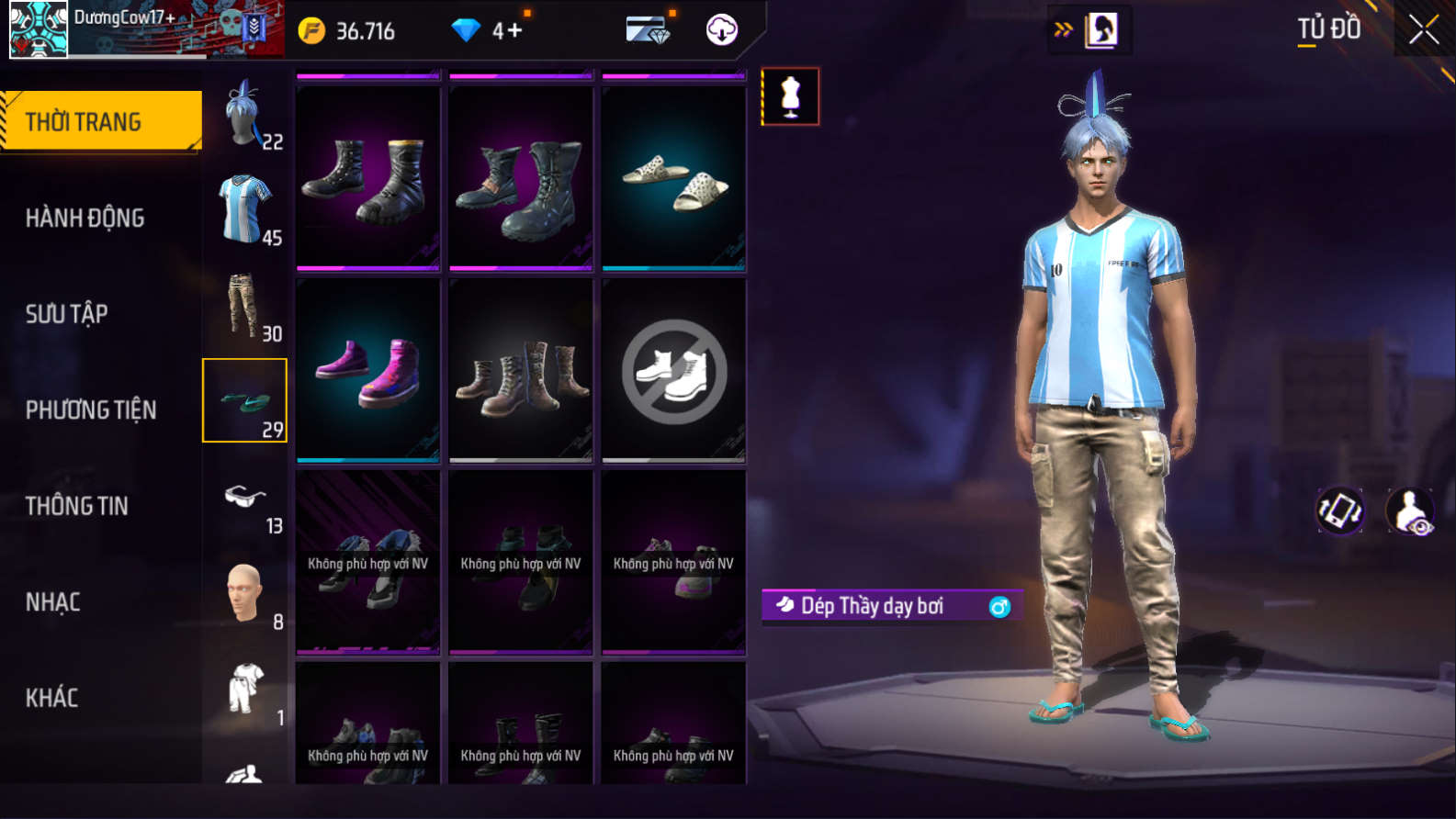
Task: Toggle the character visibility eye icon
Action: tap(1410, 511)
